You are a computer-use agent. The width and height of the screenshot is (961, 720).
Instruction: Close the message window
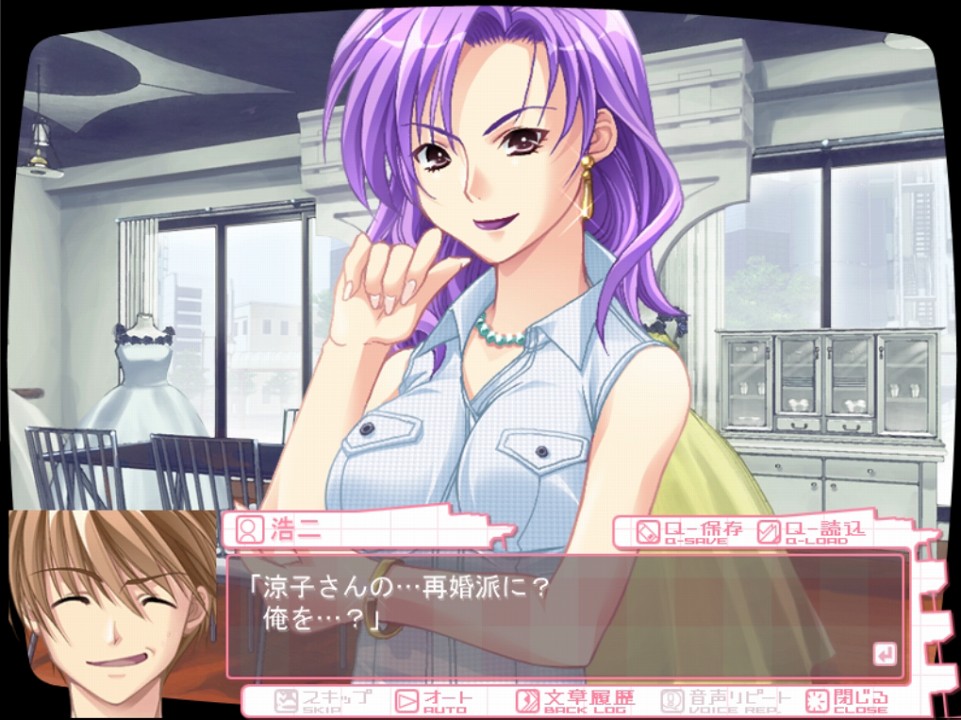tap(848, 700)
